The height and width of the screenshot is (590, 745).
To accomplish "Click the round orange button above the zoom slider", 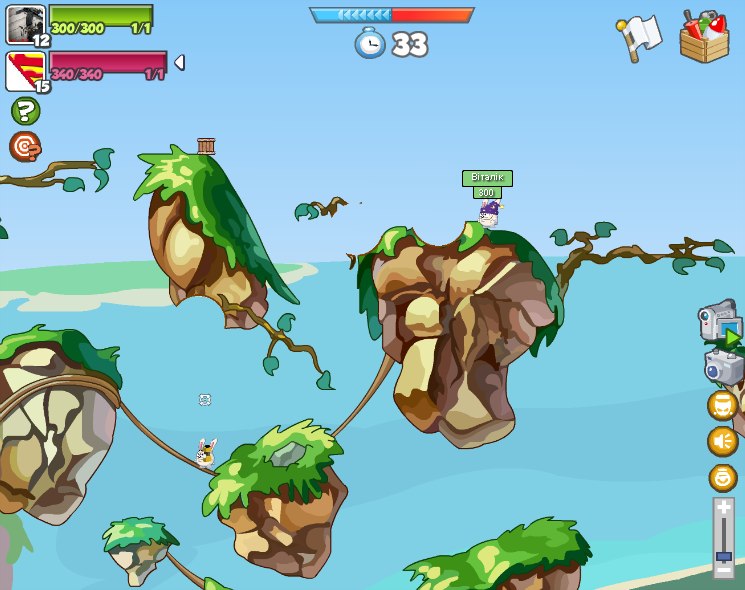I will [722, 477].
